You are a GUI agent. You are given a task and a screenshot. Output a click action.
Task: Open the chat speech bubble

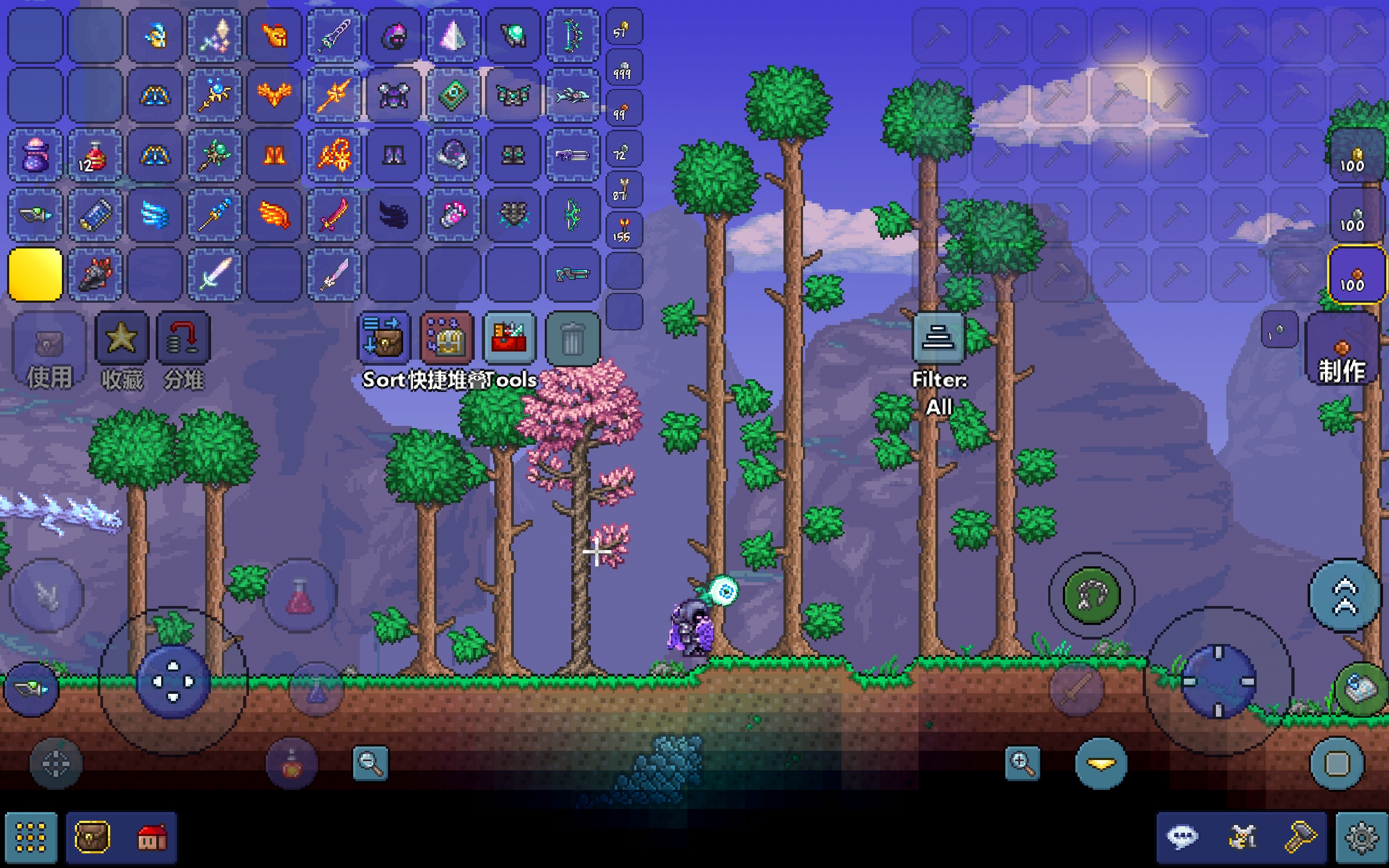pyautogui.click(x=1182, y=838)
